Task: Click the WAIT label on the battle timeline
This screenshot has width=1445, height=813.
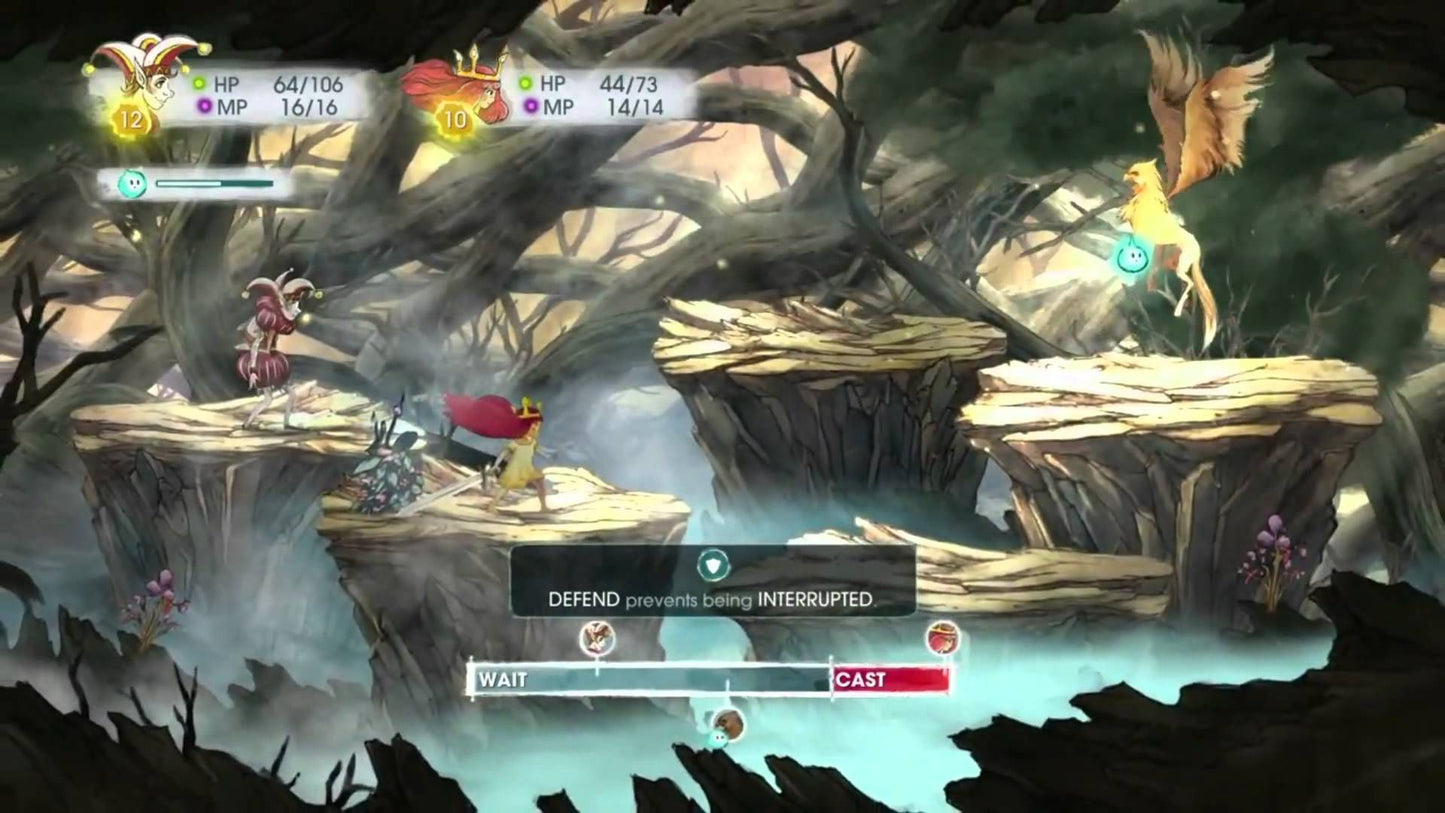Action: 503,680
